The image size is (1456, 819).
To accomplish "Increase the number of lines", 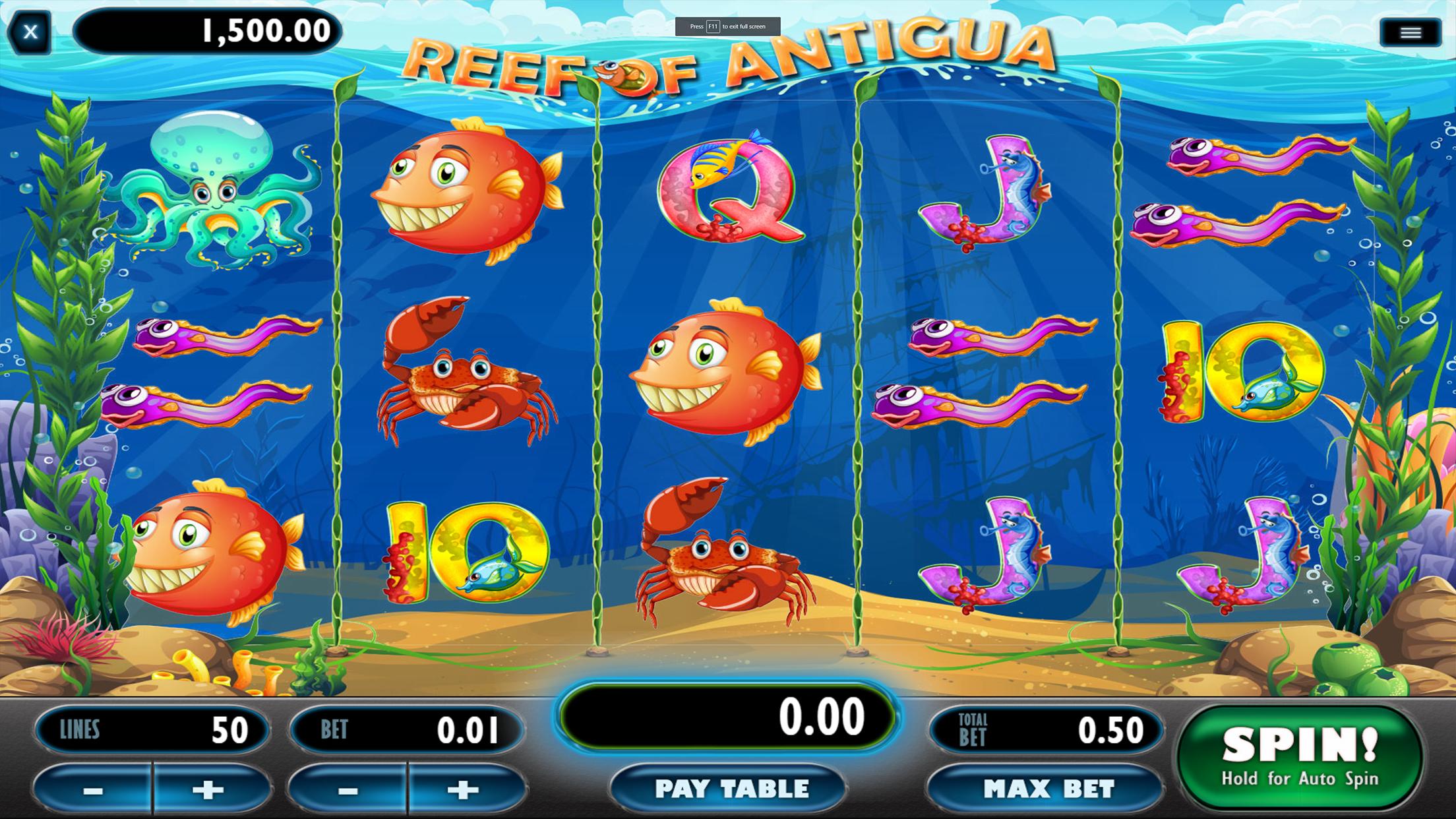I will point(208,789).
